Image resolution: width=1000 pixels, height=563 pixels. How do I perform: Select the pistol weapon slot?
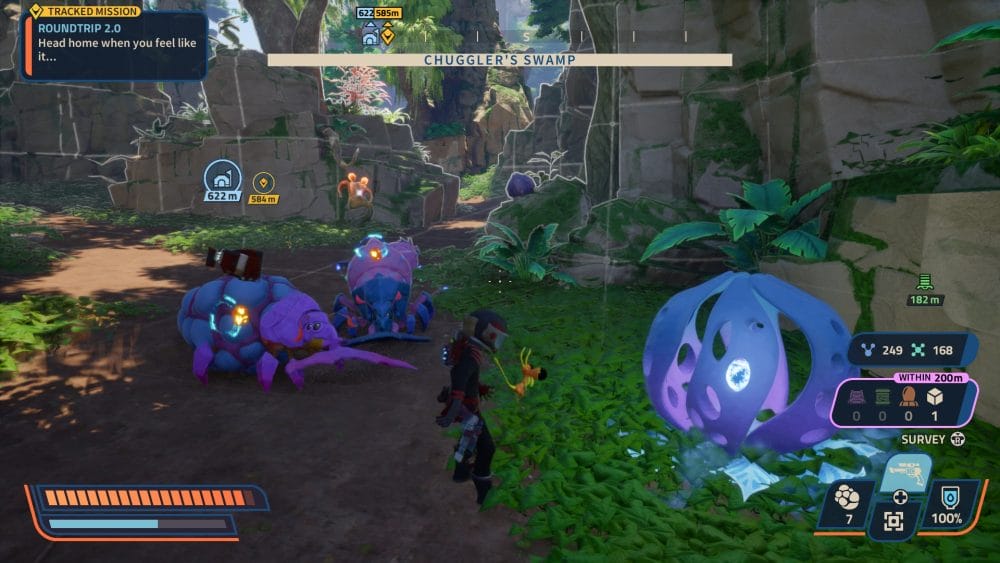click(904, 472)
